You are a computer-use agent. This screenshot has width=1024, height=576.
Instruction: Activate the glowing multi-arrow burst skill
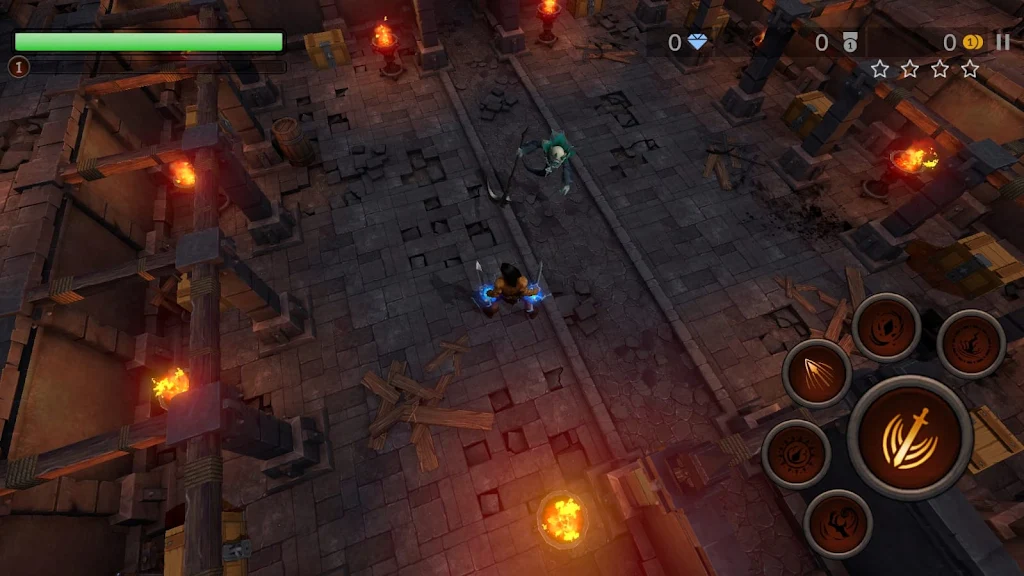tap(817, 373)
